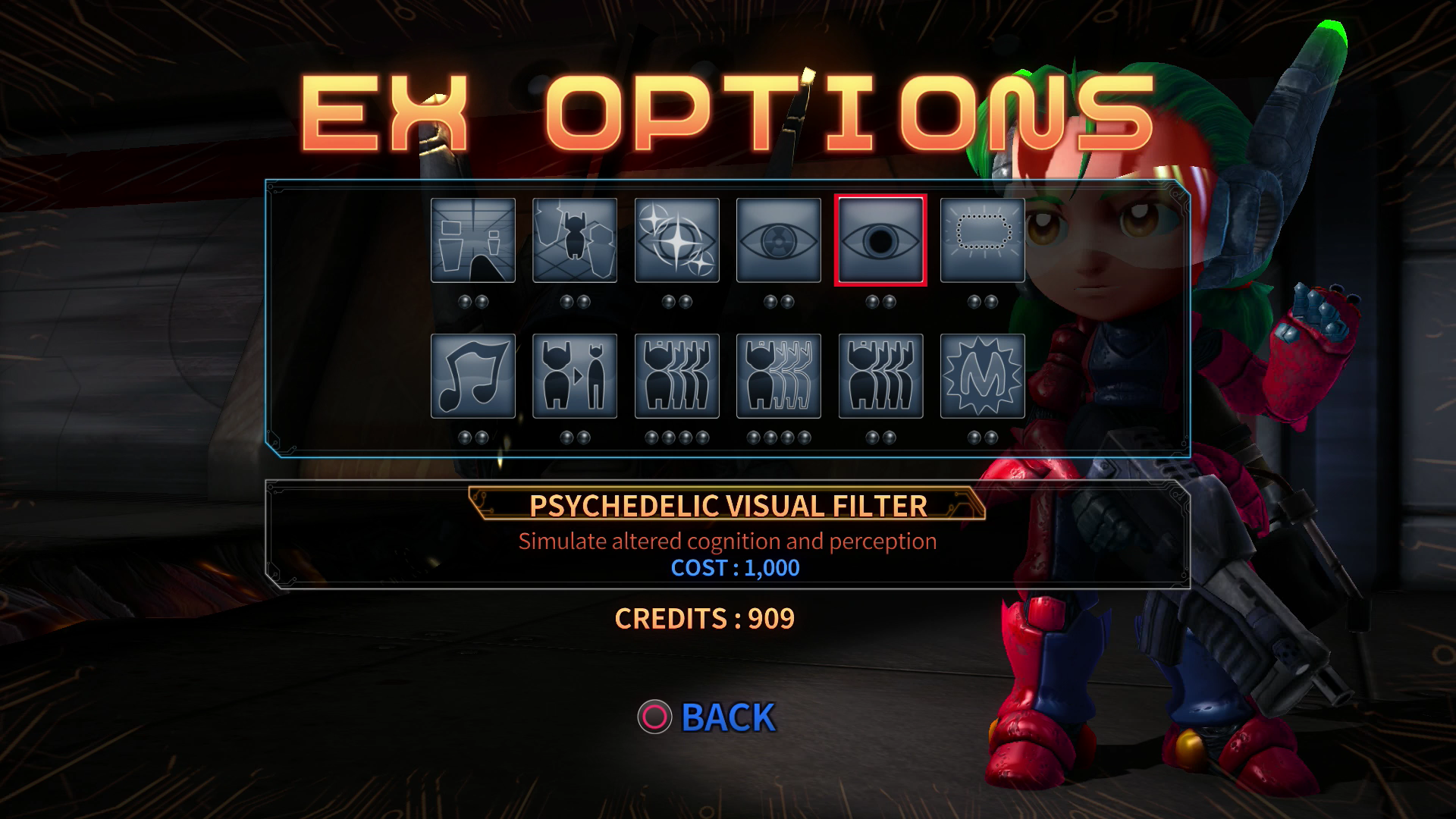Go back from EX Options

click(x=708, y=717)
